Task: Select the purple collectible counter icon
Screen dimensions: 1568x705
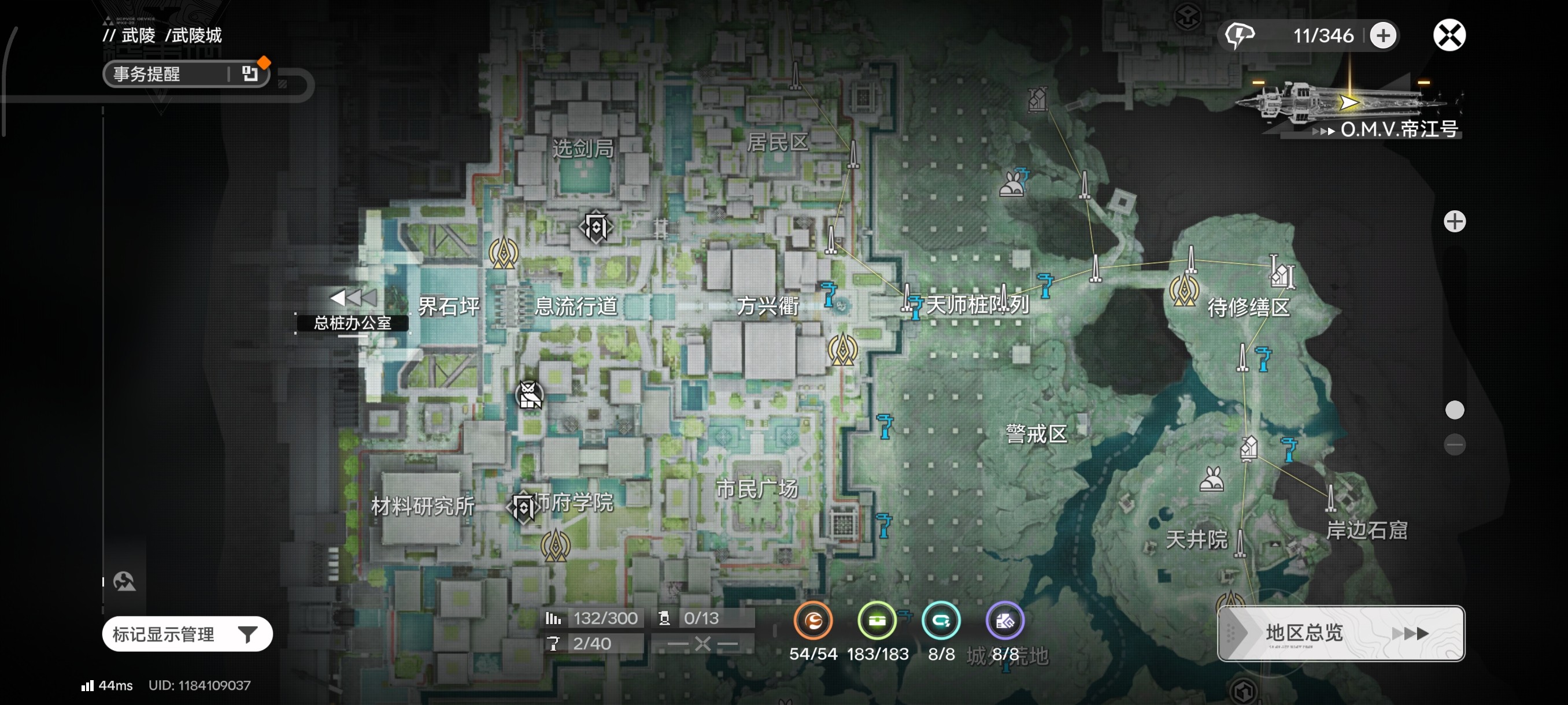Action: (x=1004, y=621)
